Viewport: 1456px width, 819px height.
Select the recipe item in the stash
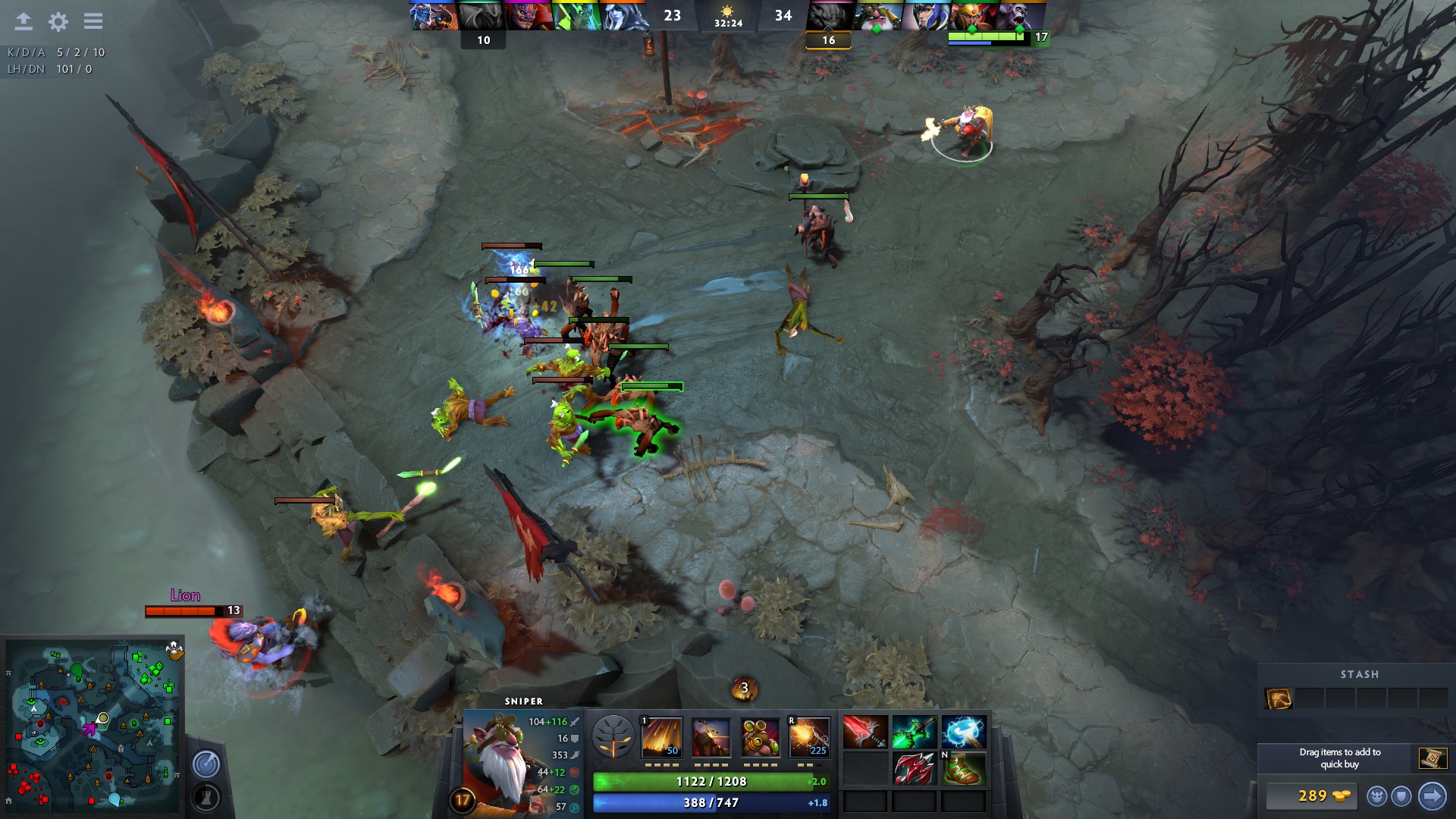1279,698
